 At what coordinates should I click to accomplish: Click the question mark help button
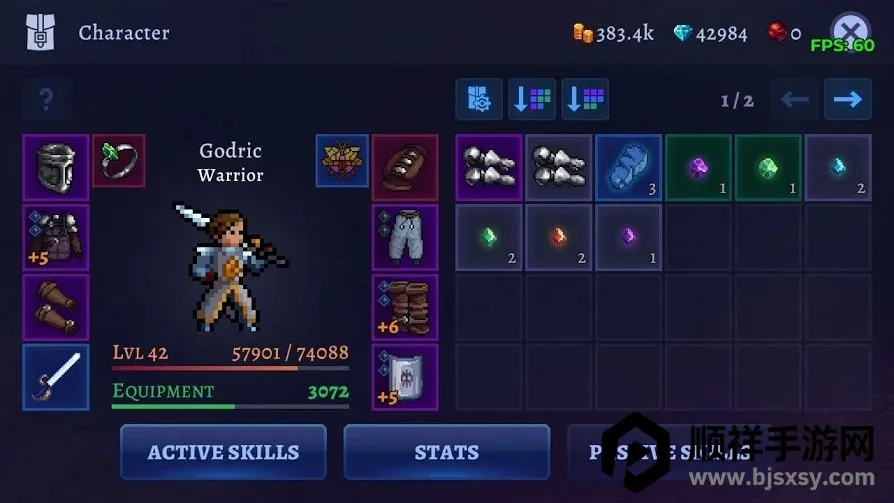[x=45, y=99]
